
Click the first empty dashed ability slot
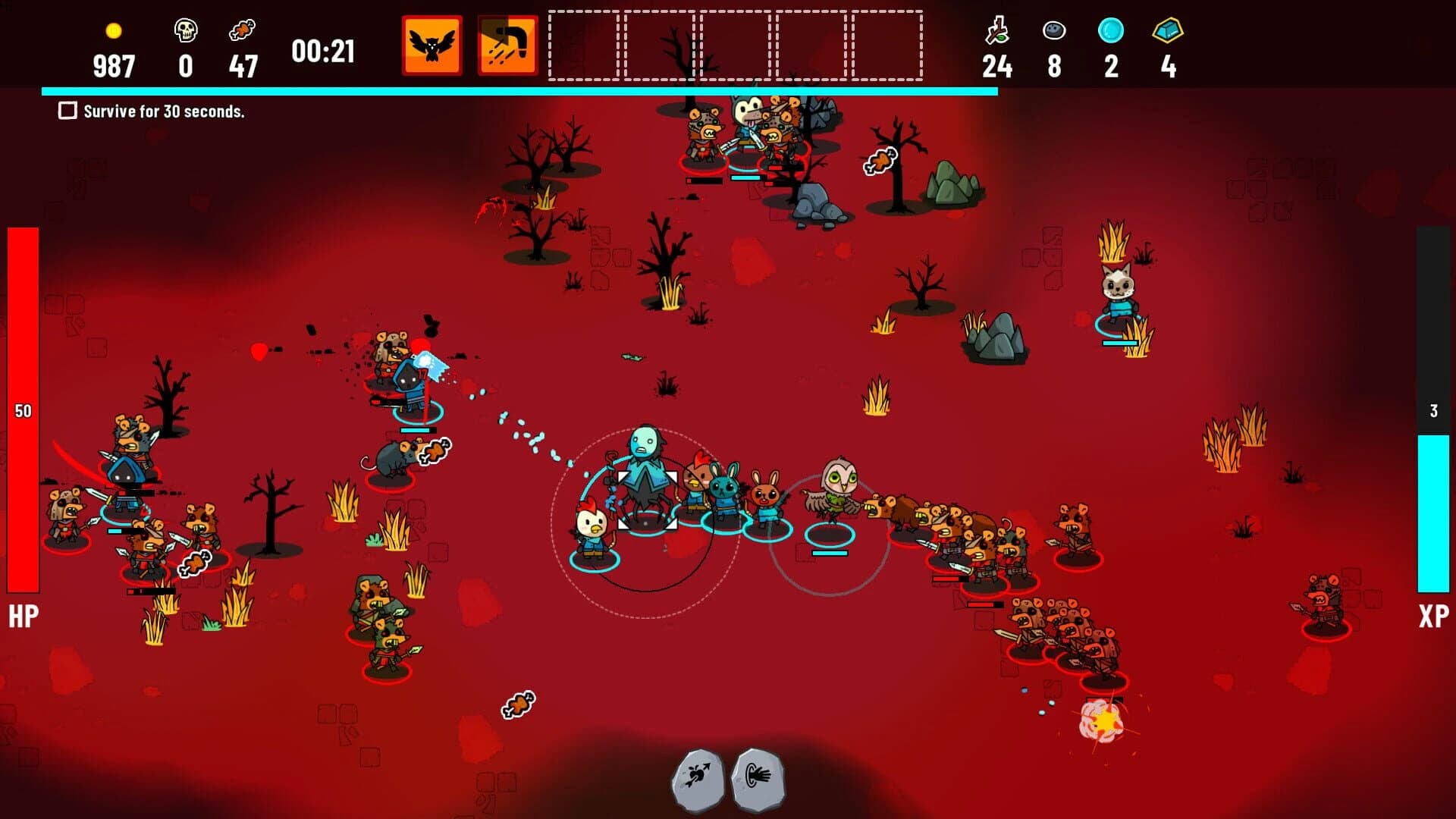[584, 44]
